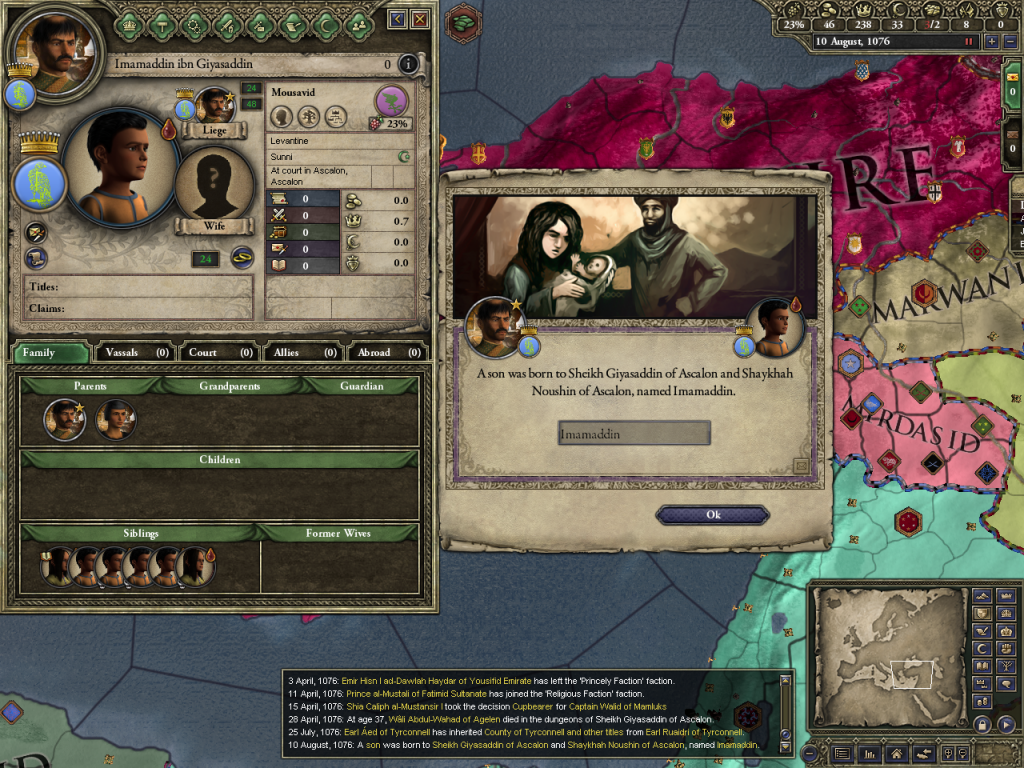Open the character info button beside the name

407,65
